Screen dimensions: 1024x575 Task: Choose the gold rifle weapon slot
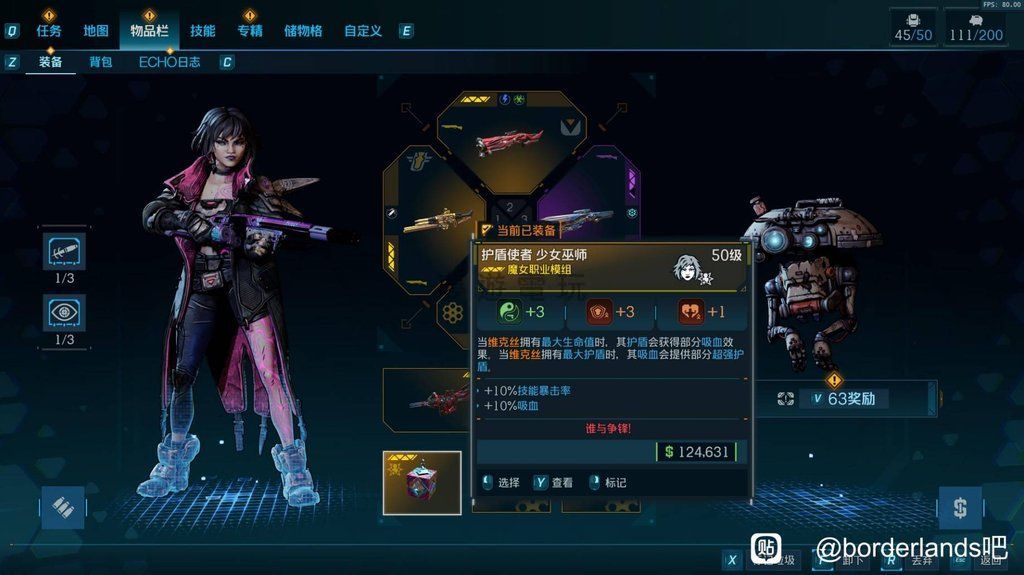pyautogui.click(x=438, y=219)
